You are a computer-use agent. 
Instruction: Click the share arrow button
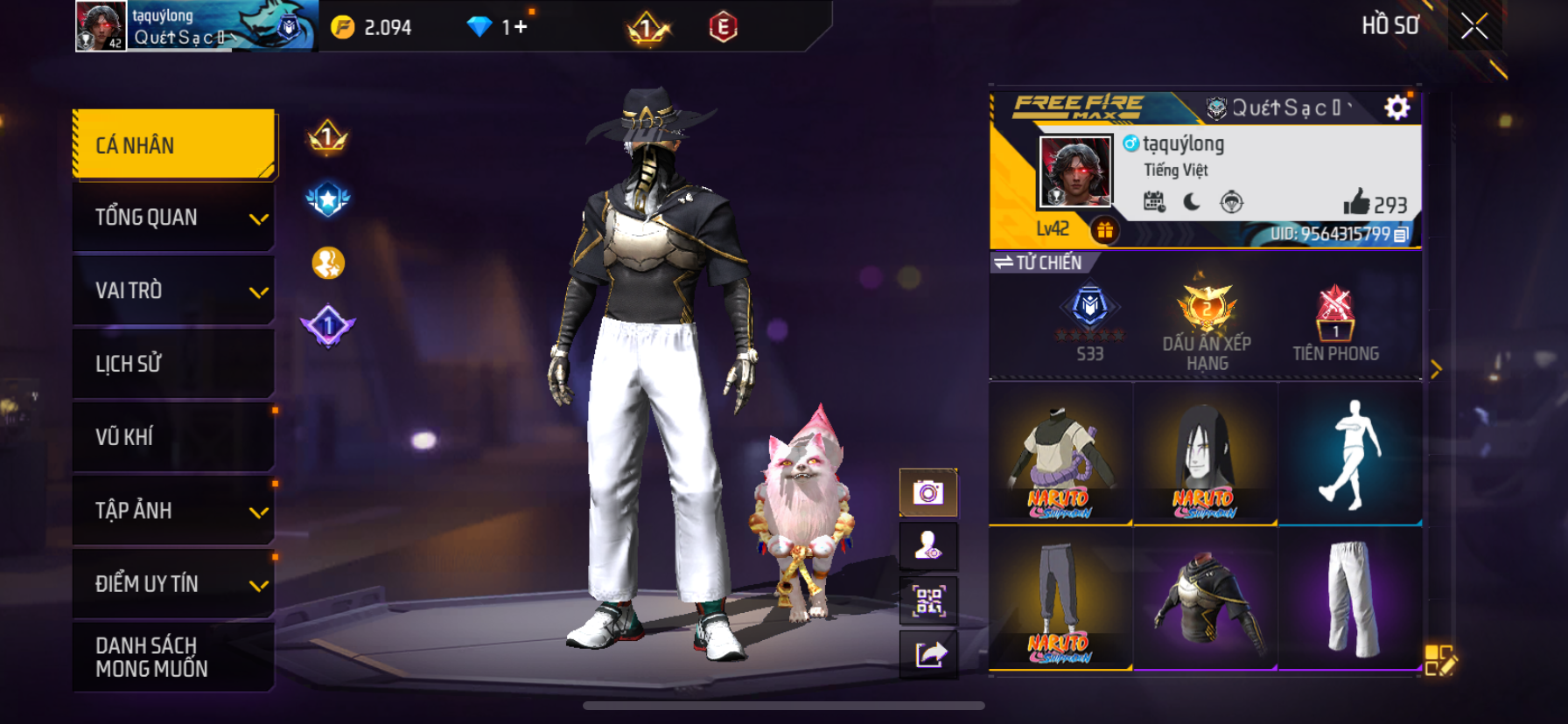(x=928, y=654)
